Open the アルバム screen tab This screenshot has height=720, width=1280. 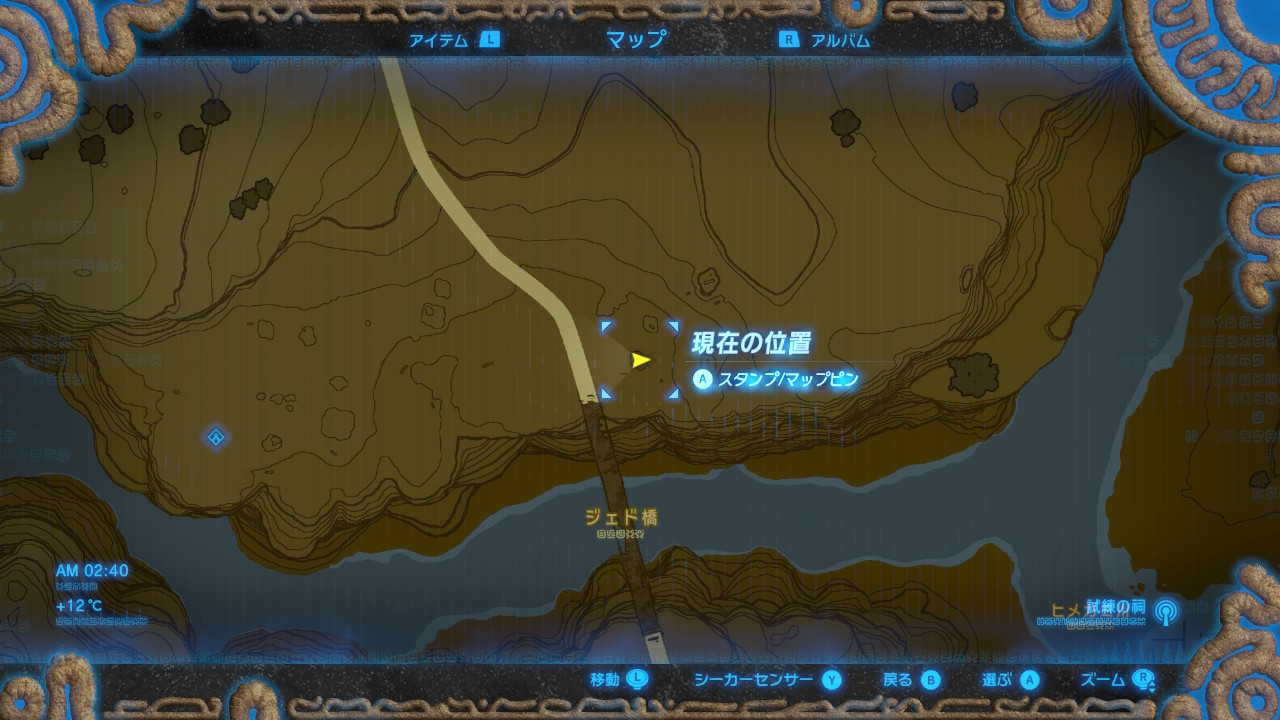(839, 40)
